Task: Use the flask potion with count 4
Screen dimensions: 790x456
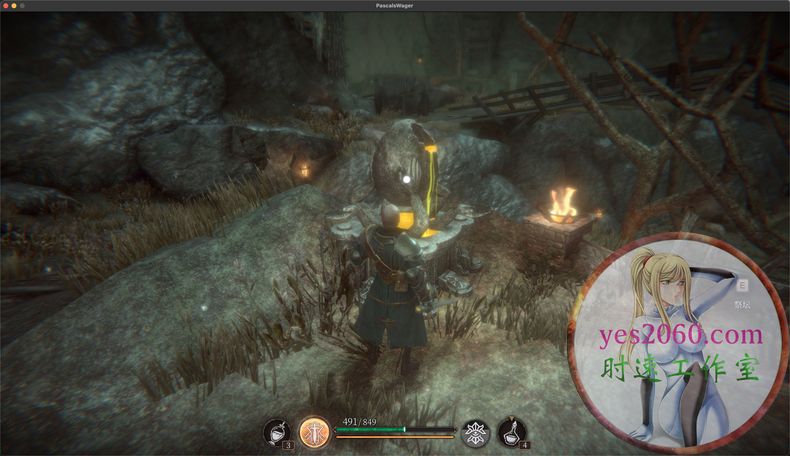Action: click(x=512, y=432)
